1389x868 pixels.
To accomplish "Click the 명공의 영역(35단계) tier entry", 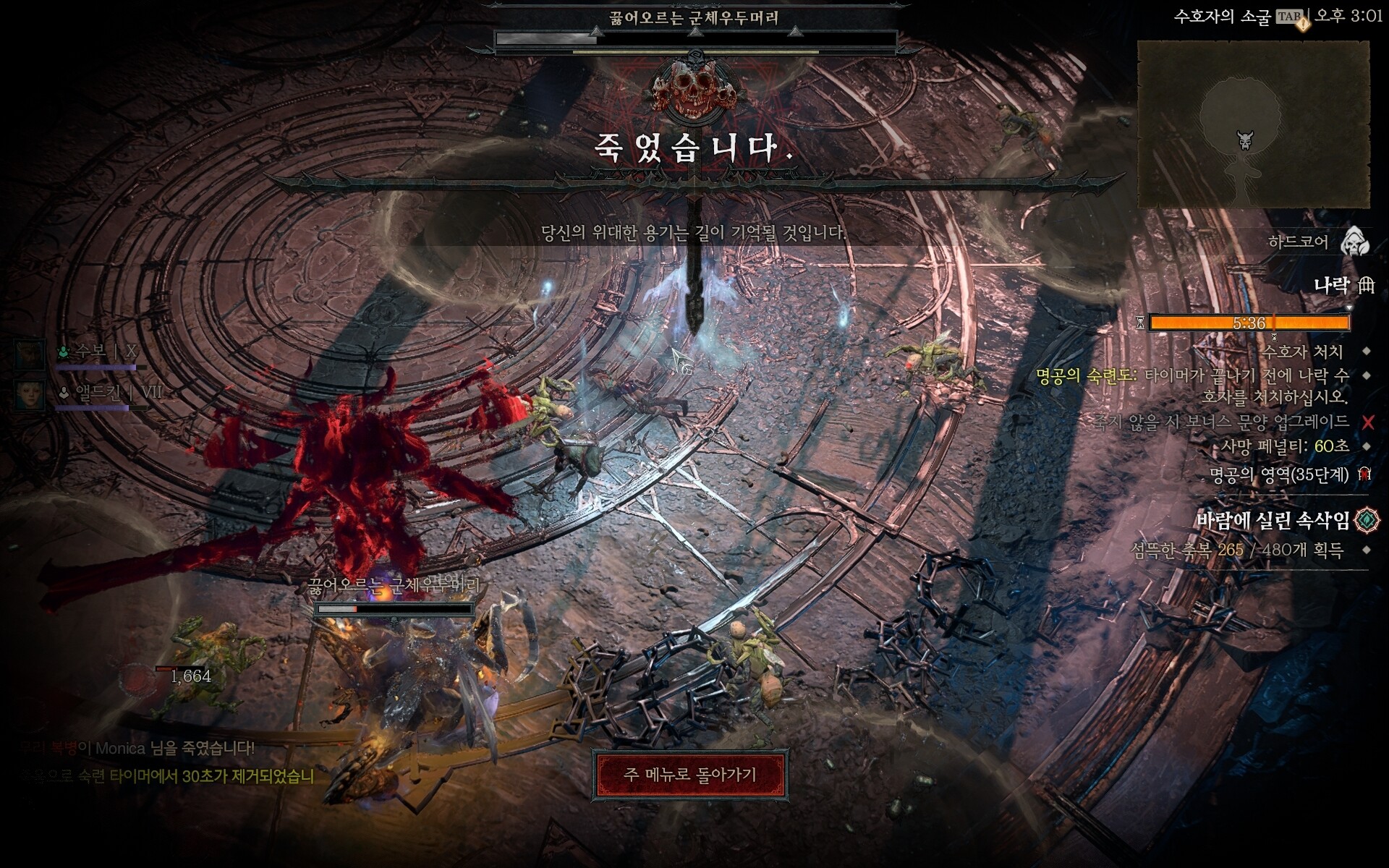I will 1279,475.
